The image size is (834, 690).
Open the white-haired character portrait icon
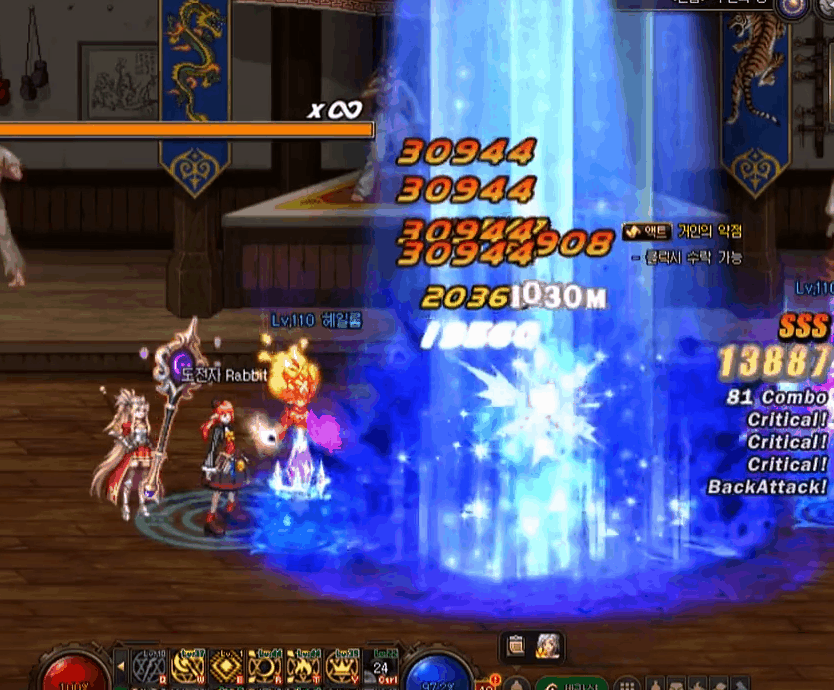click(548, 646)
